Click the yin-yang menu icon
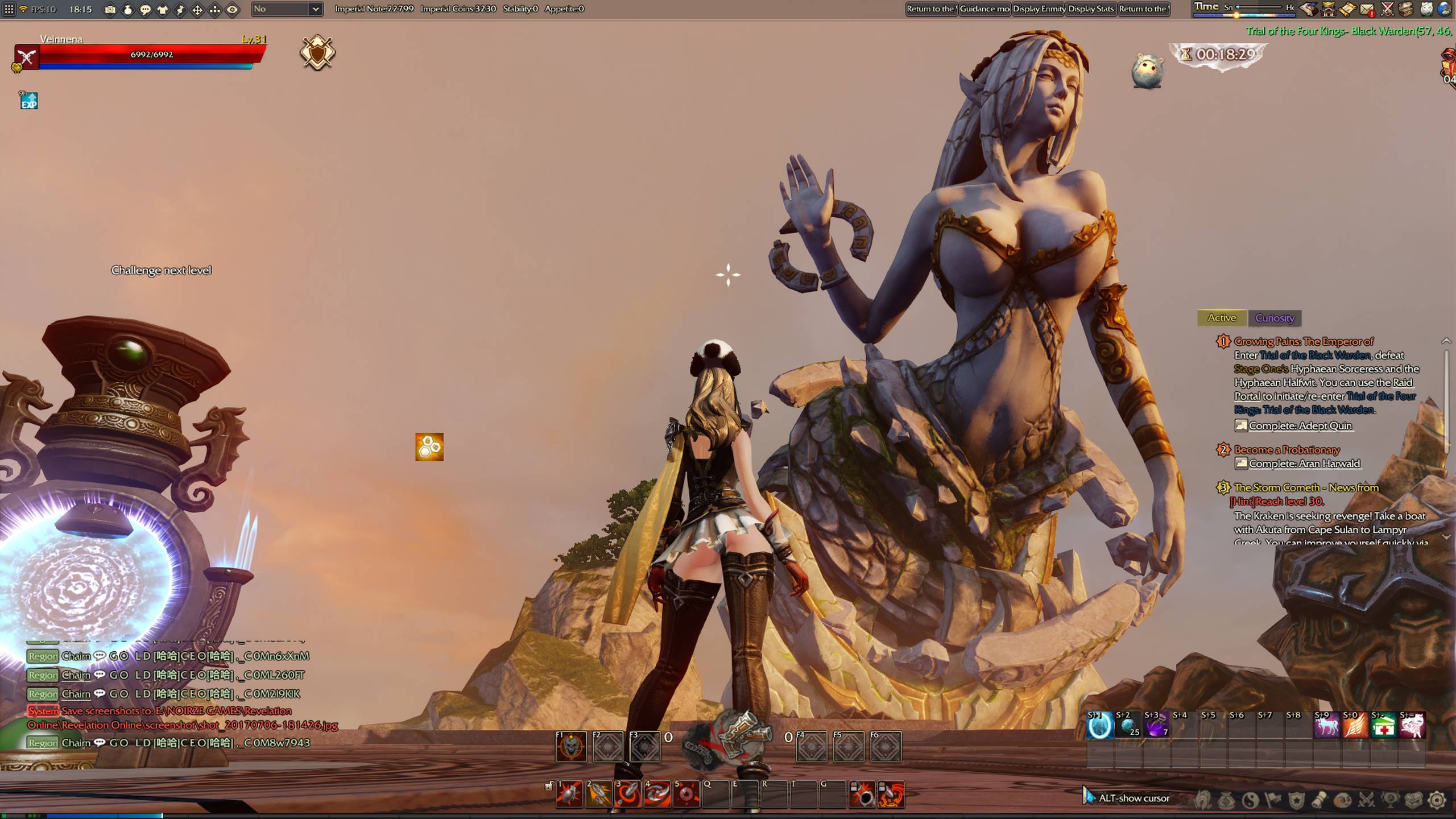 [1250, 800]
